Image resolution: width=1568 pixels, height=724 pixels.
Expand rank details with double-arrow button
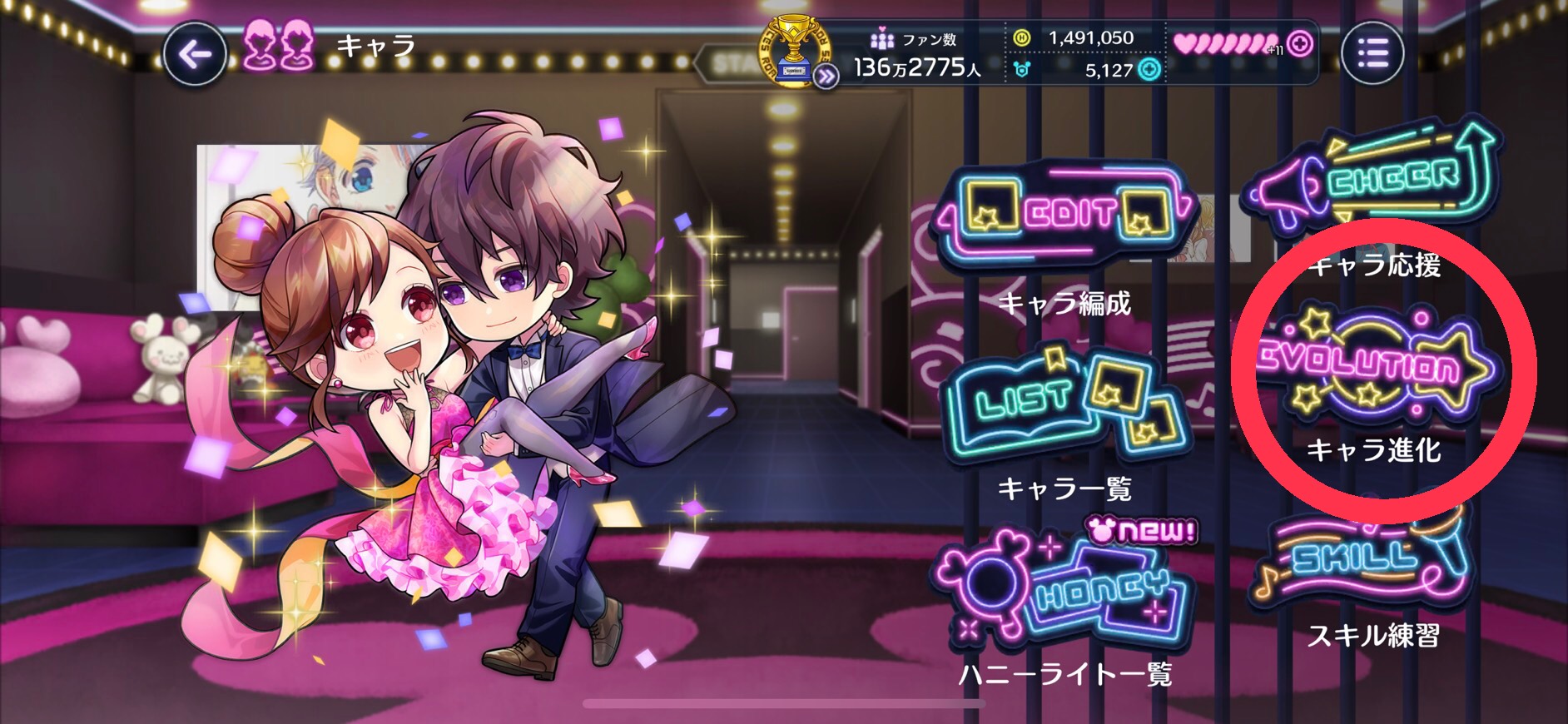pos(826,77)
